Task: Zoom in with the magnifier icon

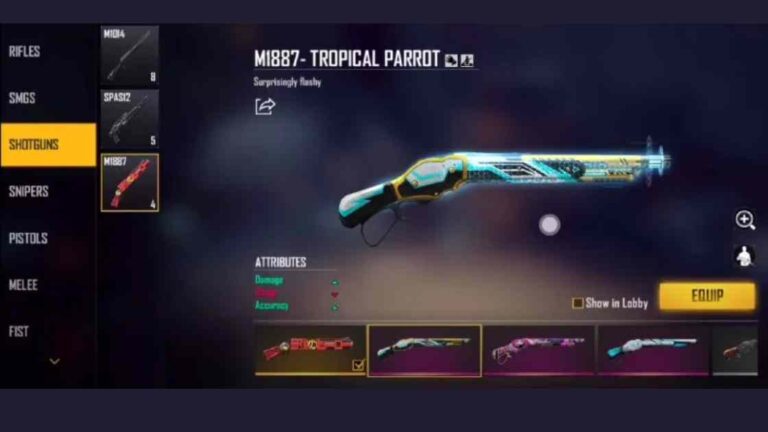Action: point(744,220)
